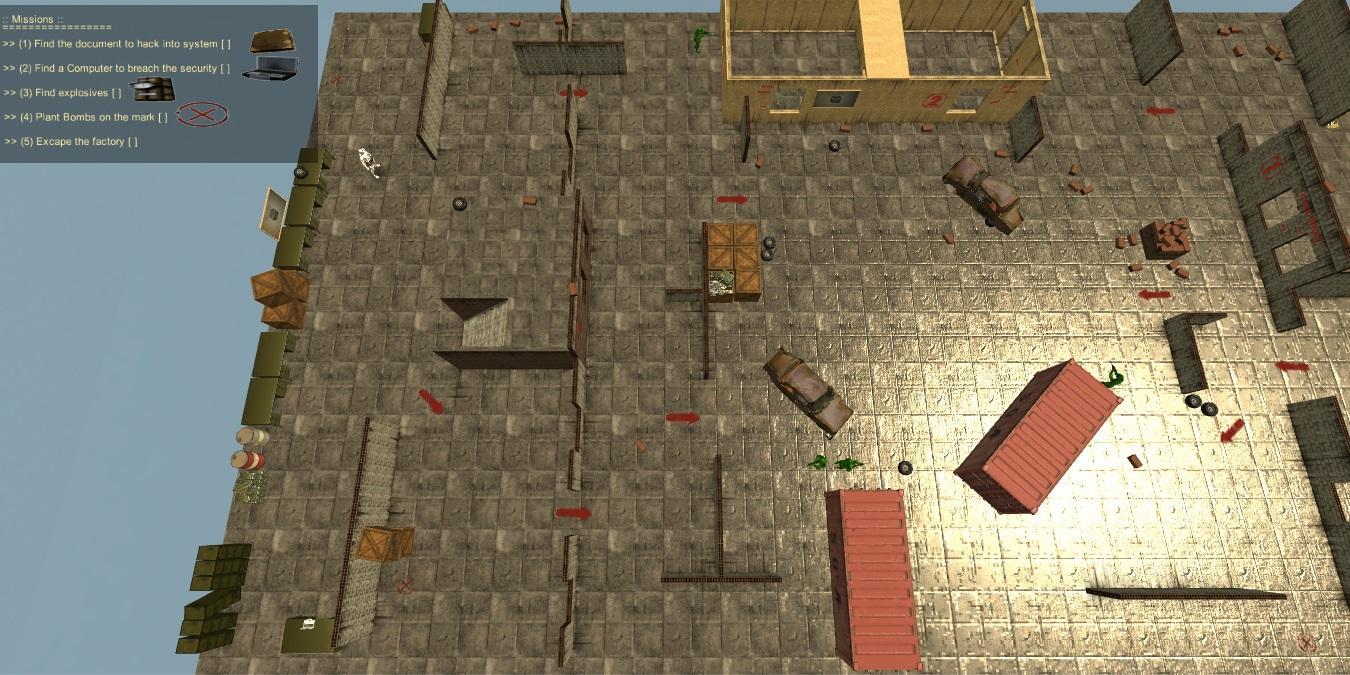Choose the 'Find explosives' mission line
1350x675 pixels.
[x=70, y=93]
